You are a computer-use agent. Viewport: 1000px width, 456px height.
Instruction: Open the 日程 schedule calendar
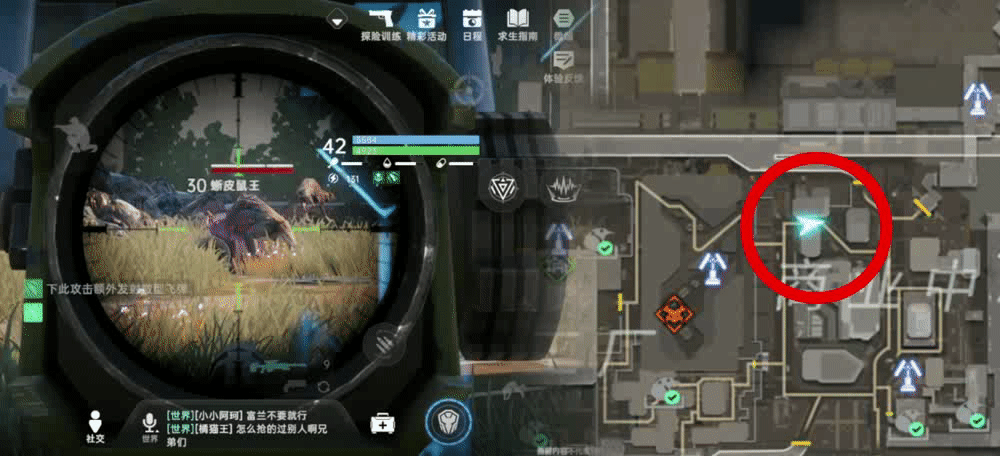(473, 22)
